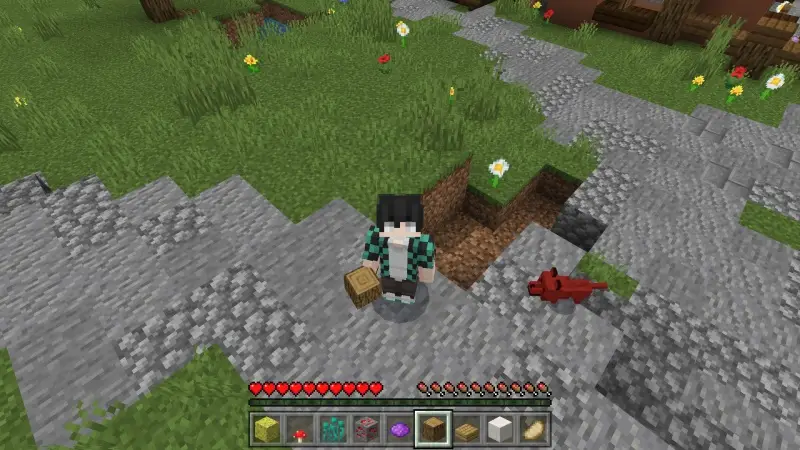Screen dimensions: 800x450
Task: Select the redstone ore block slot
Action: (x=366, y=429)
